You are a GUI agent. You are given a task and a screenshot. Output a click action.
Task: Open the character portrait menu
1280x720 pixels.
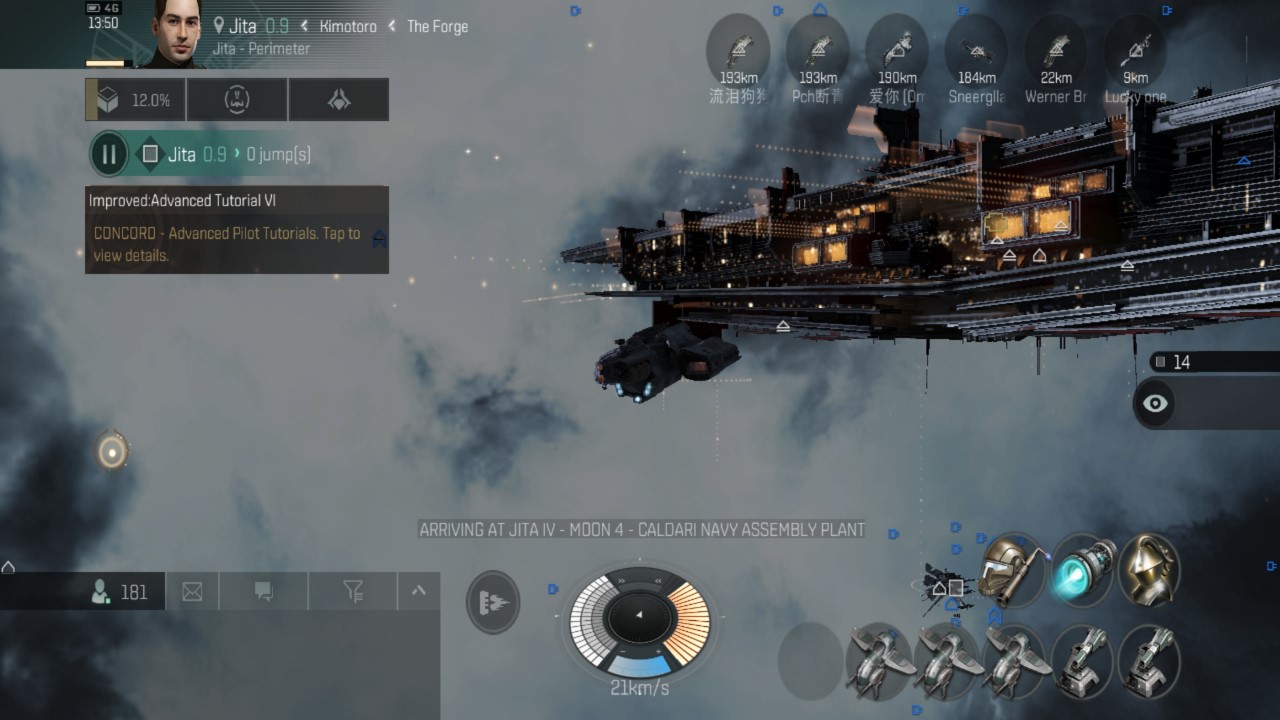[176, 34]
